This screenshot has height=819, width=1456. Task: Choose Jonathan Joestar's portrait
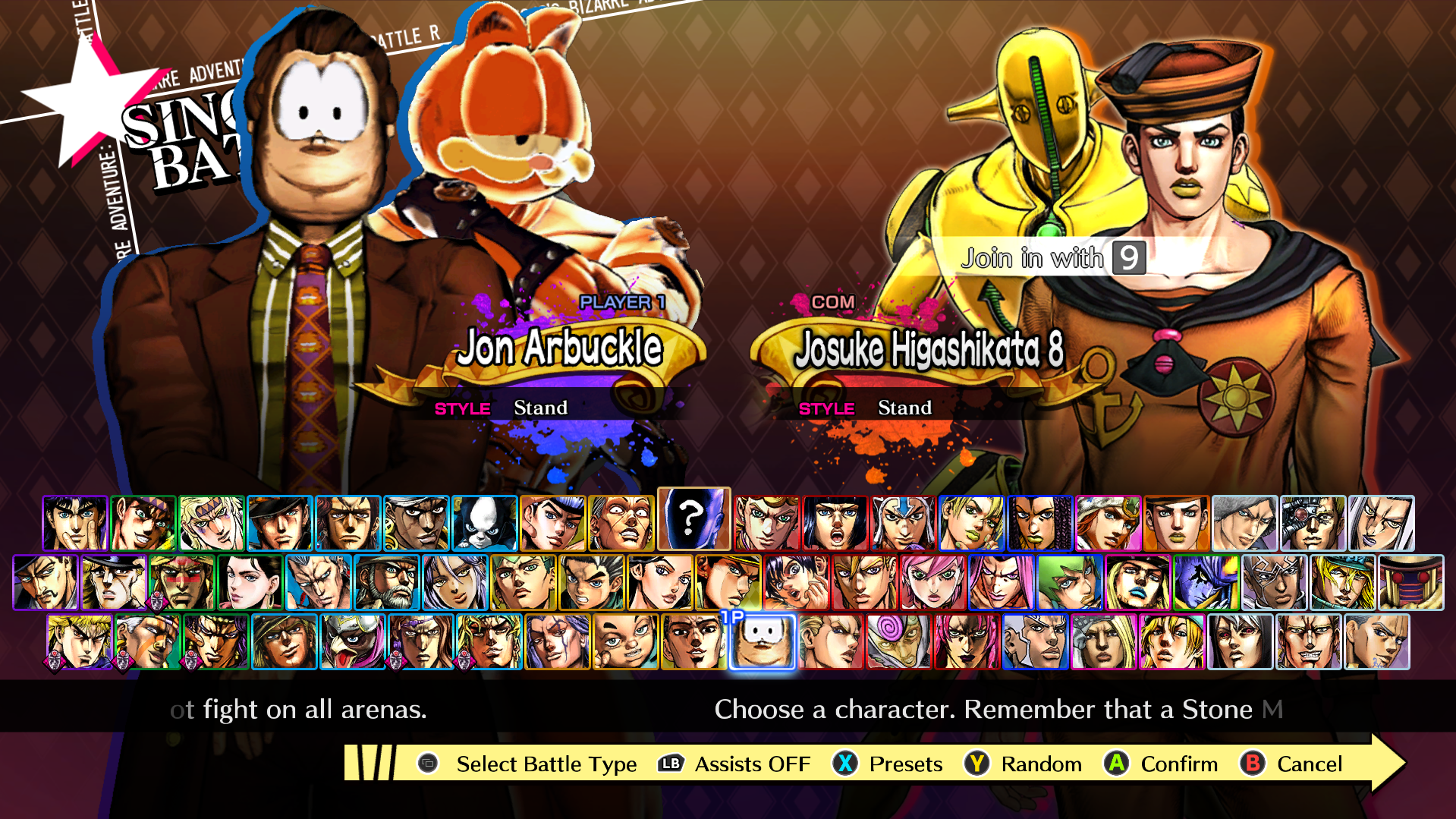(x=75, y=523)
